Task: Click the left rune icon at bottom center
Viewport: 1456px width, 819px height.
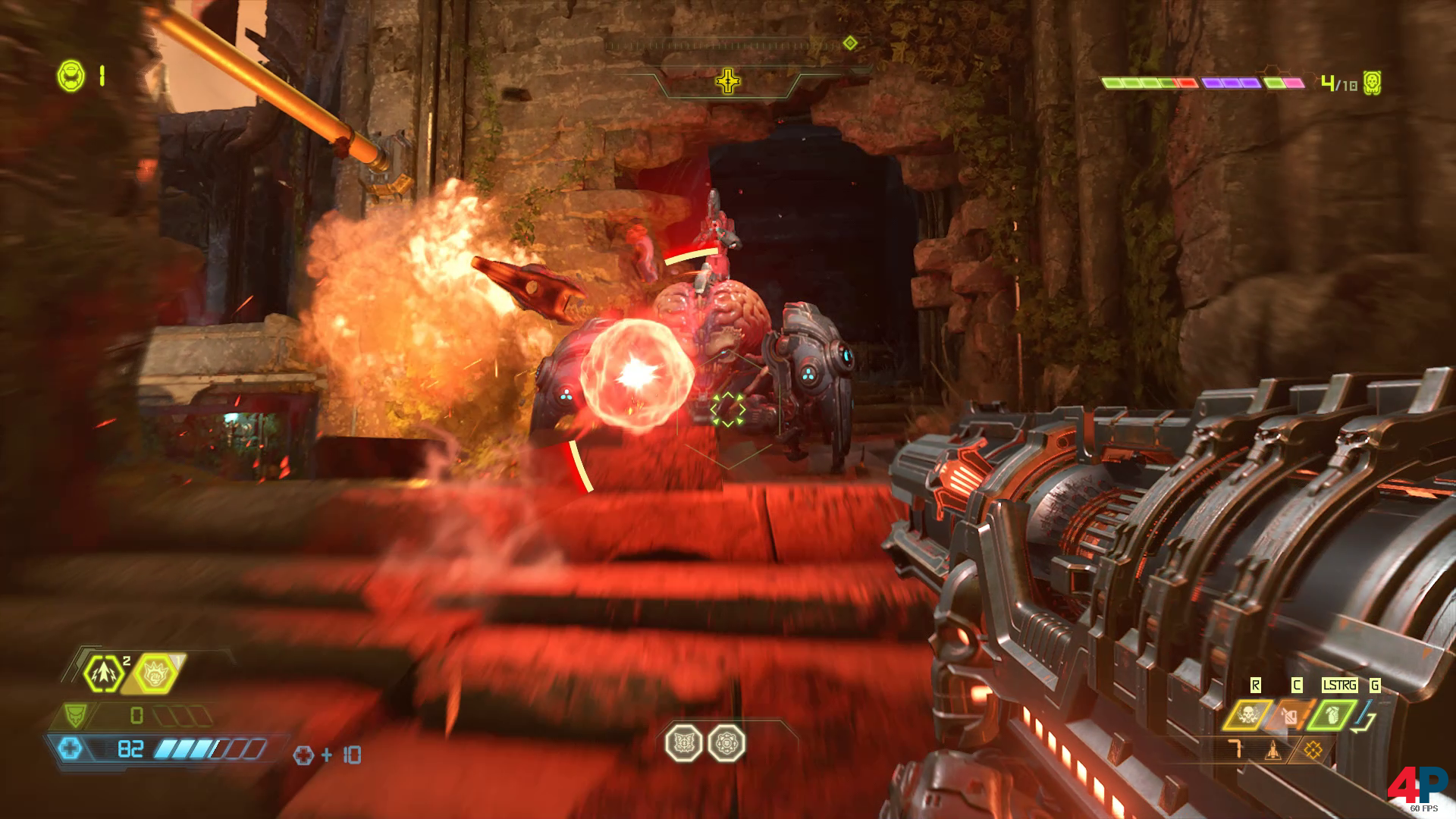Action: point(682,742)
